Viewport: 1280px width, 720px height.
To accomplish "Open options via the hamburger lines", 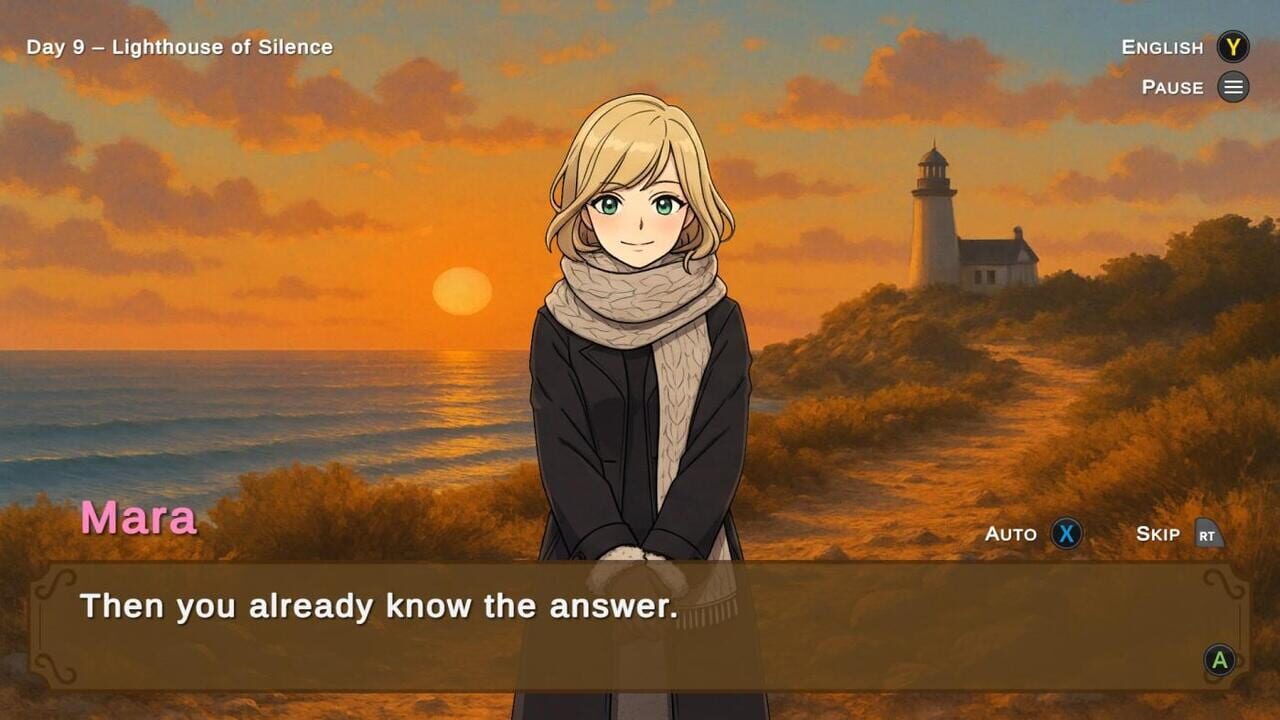I will pos(1233,87).
